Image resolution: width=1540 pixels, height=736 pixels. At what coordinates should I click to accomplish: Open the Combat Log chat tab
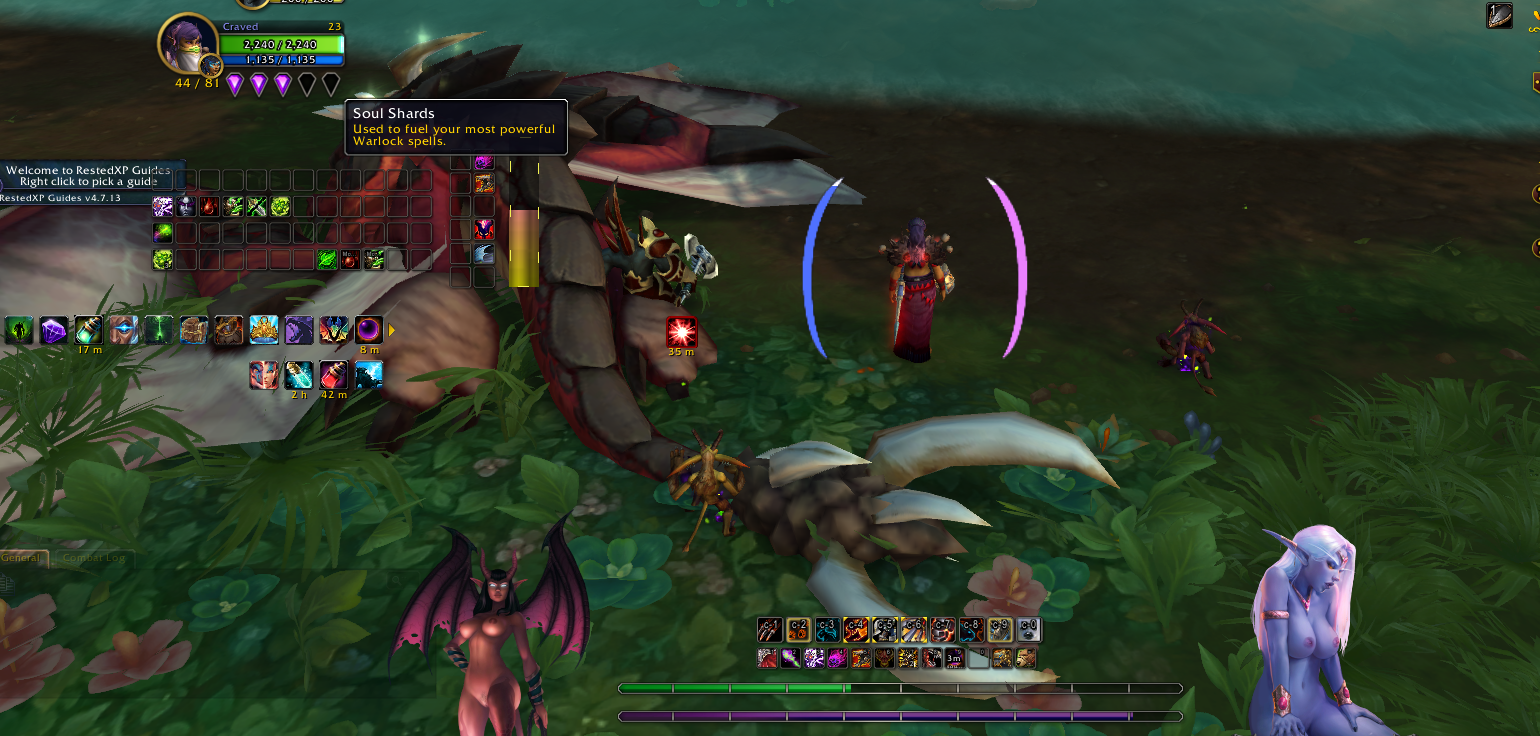point(93,558)
